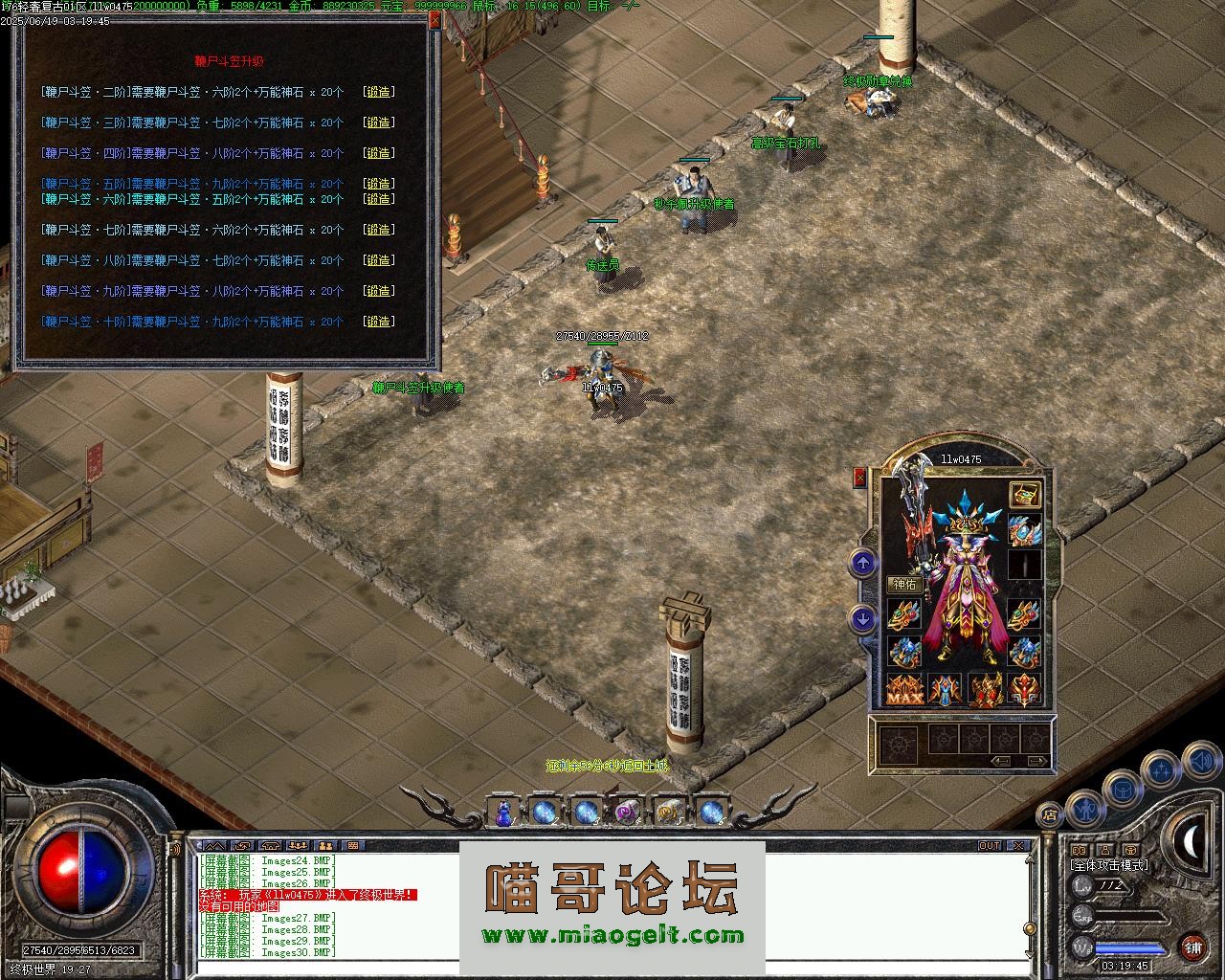Click 锻造 for the 十阶 upgrade row
Screen dimensions: 1225x980
[379, 322]
